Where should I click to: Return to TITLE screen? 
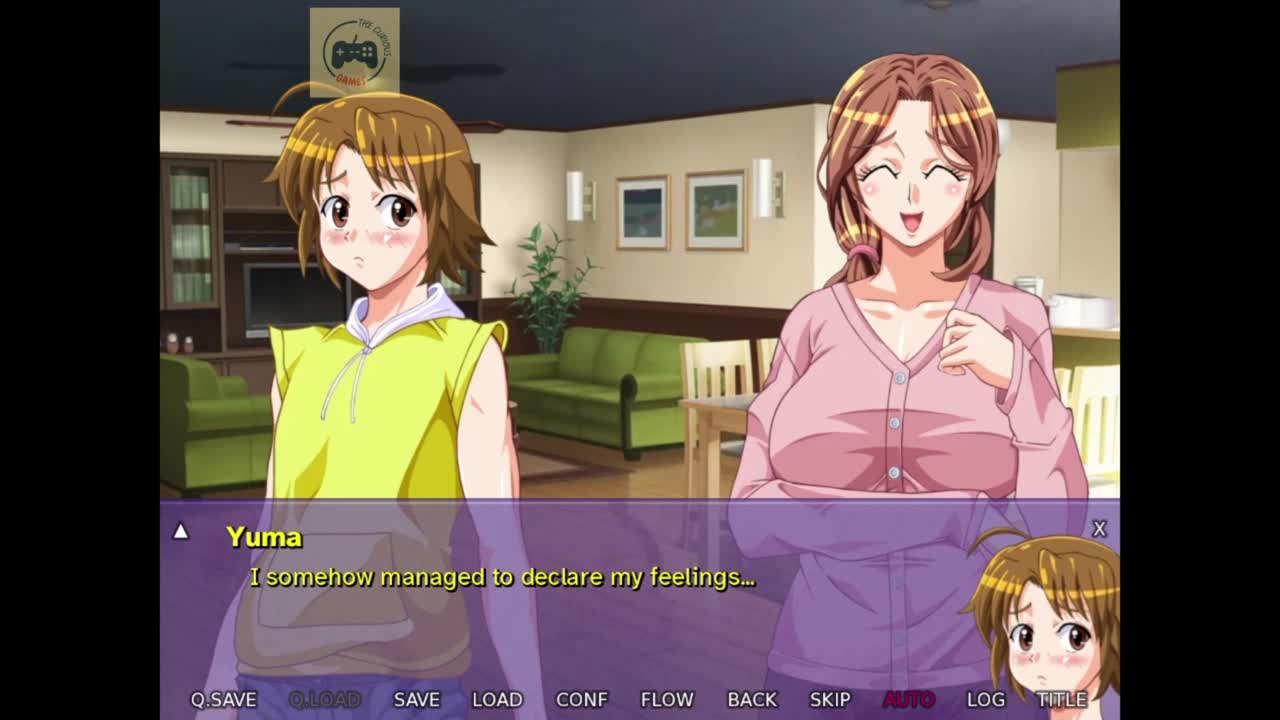1061,700
